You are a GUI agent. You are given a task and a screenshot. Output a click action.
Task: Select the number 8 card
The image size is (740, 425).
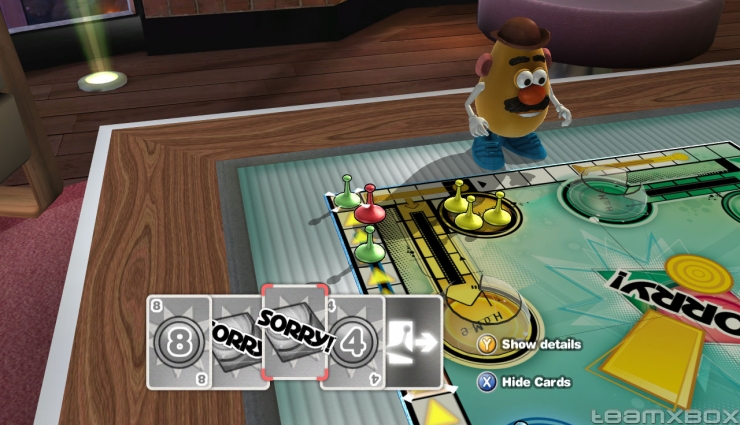click(x=179, y=342)
